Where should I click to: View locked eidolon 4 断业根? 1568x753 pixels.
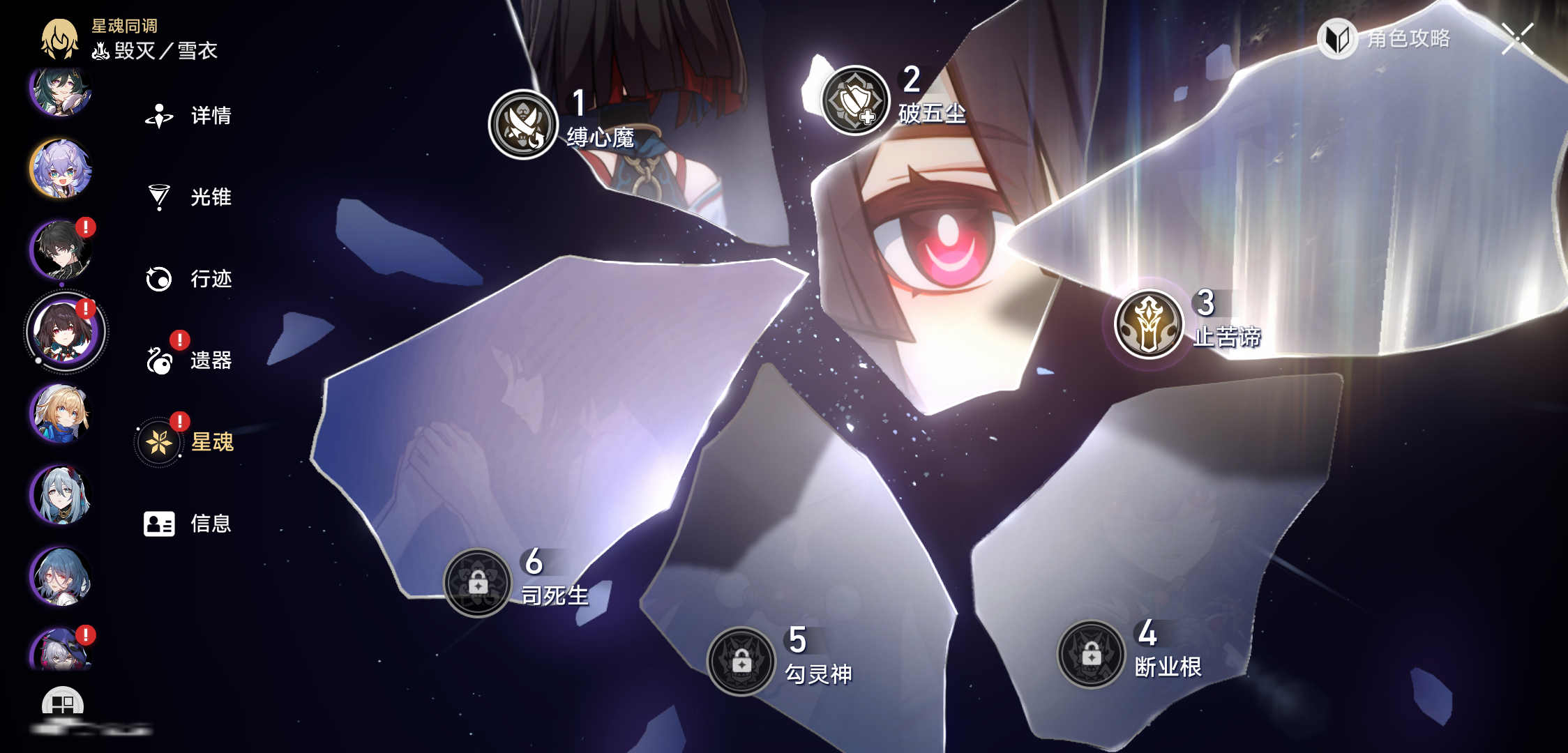[x=1091, y=654]
